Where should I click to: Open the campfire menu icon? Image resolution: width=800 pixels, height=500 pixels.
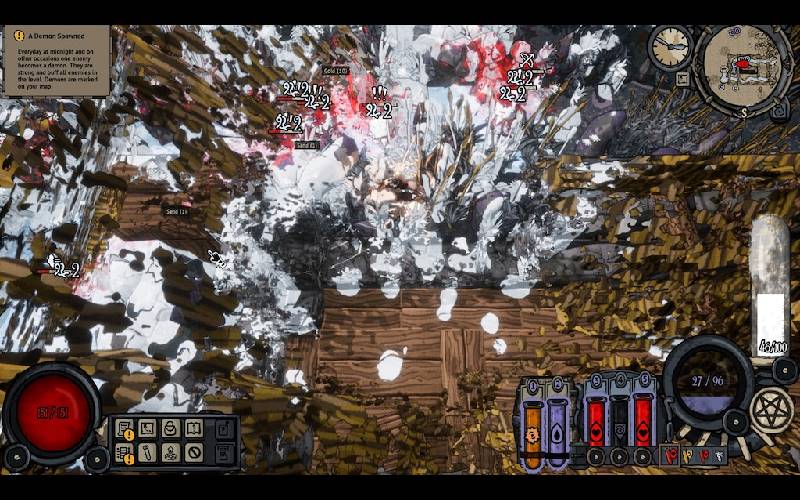pos(170,453)
